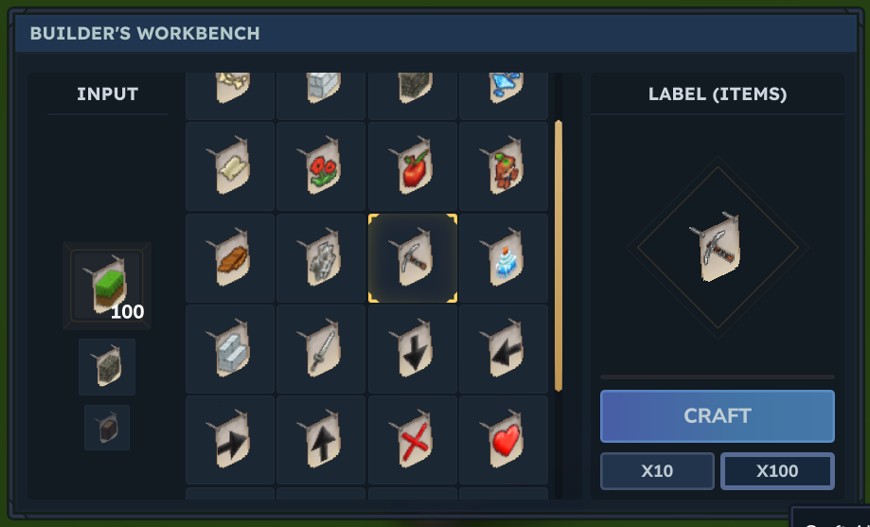Click the recipe list scrollbar

(558, 256)
